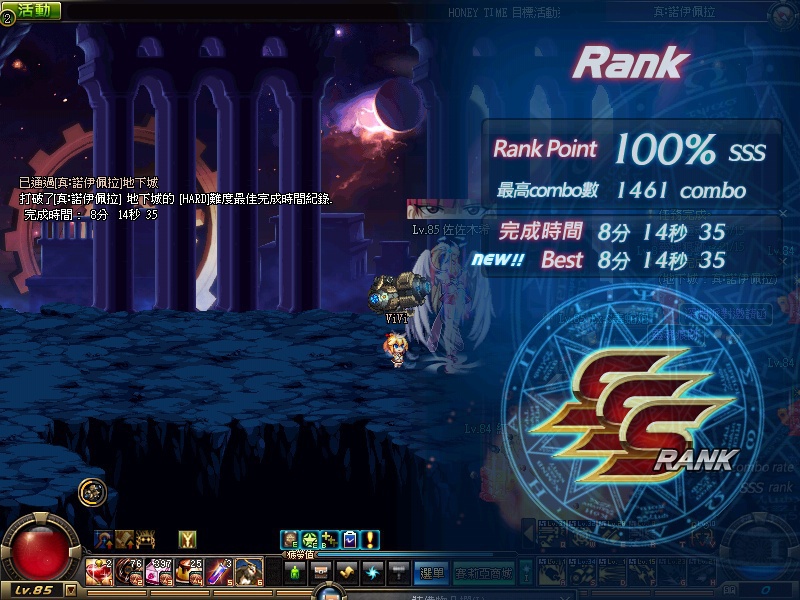Click the green Y buff status icon
The image size is (800, 600).
click(187, 540)
